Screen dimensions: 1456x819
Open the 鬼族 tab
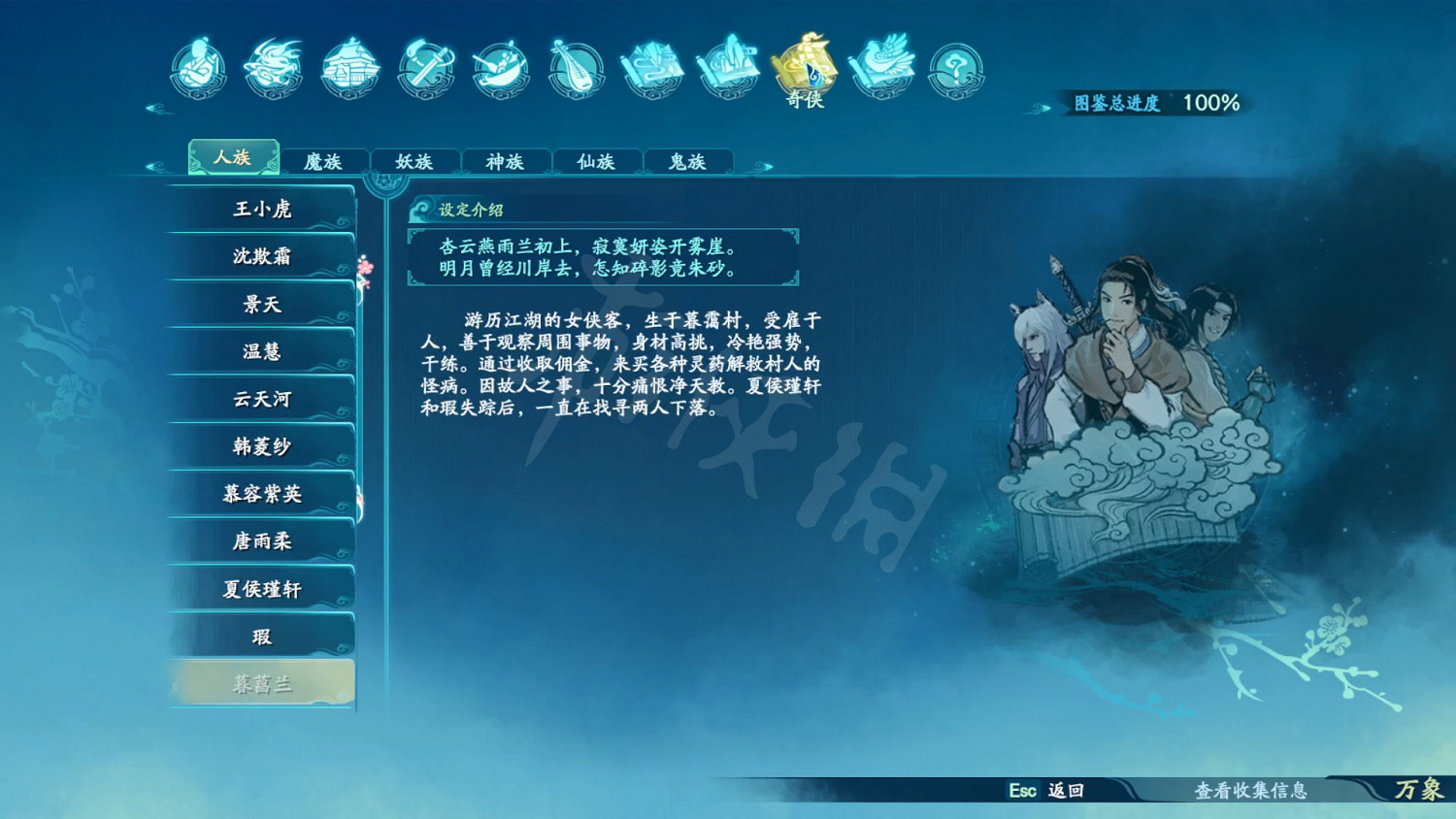686,161
